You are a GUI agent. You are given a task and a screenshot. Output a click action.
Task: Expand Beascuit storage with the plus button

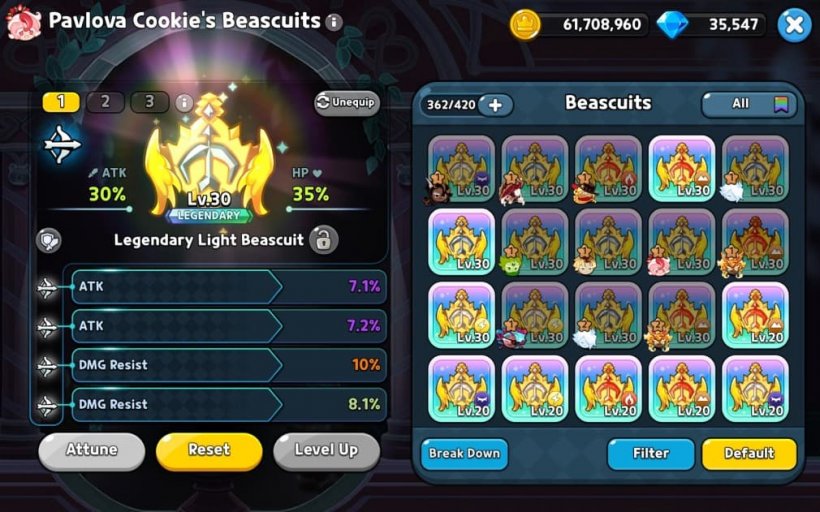(x=495, y=104)
